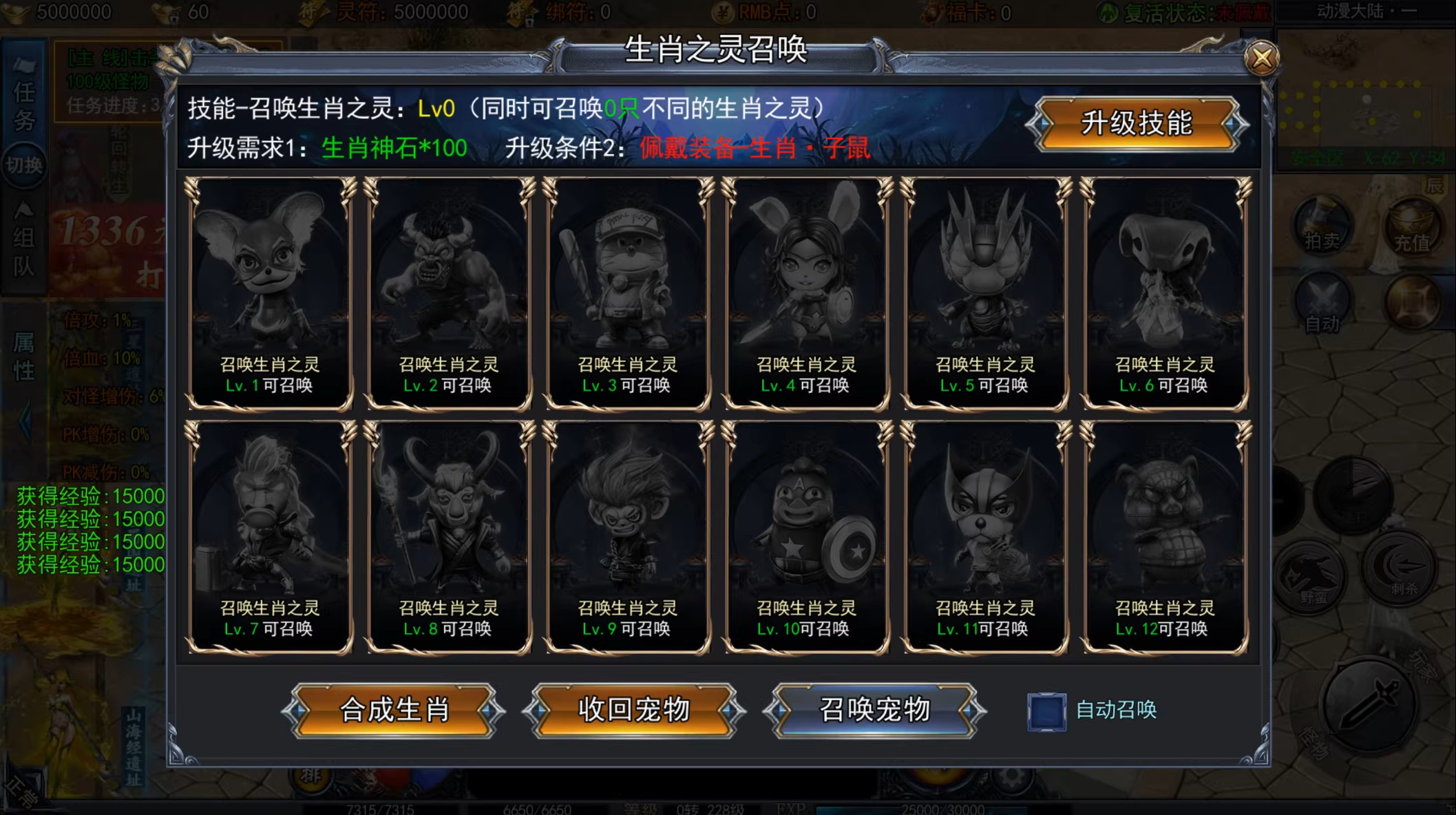Choose the Lv. 8 goat zodiac card
The height and width of the screenshot is (815, 1456).
pos(448,538)
